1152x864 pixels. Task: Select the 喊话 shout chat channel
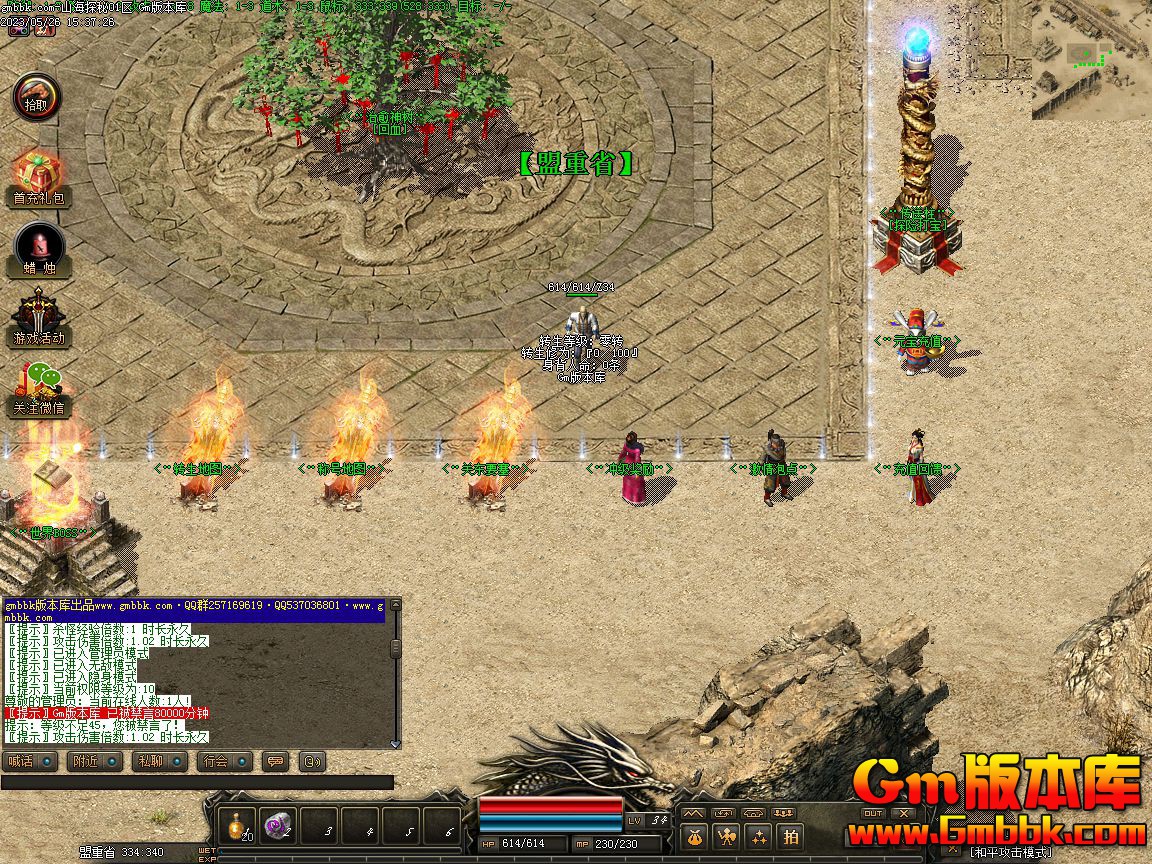30,761
